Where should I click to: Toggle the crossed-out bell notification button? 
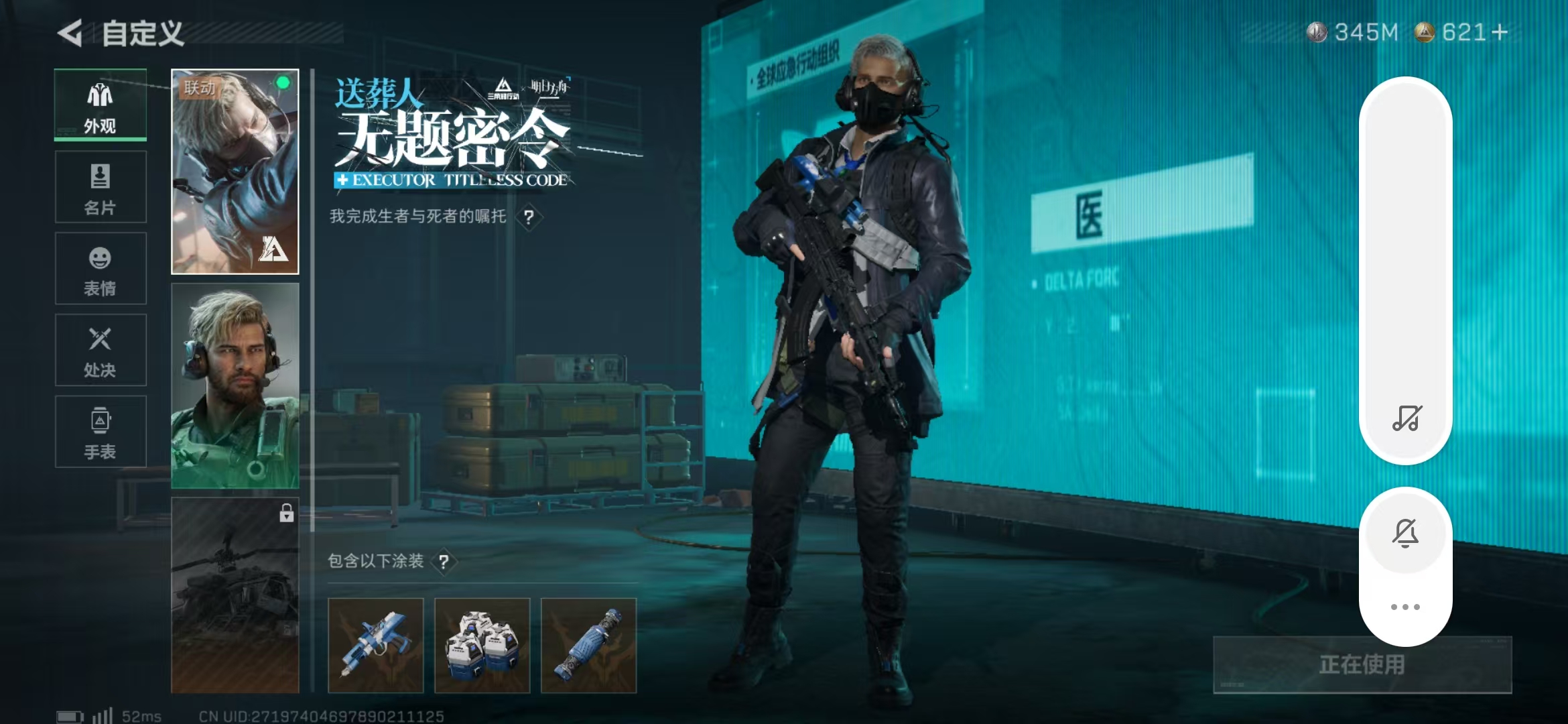[x=1405, y=533]
